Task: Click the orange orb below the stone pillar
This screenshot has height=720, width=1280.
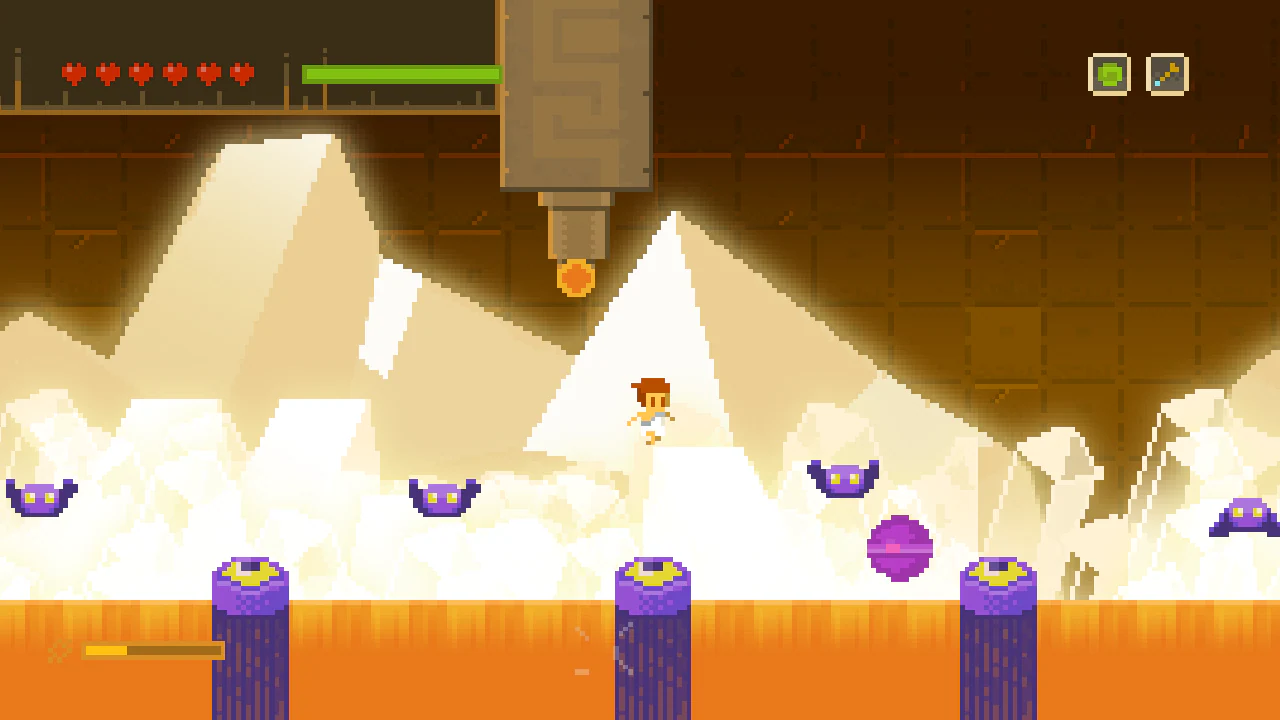Action: 578,276
